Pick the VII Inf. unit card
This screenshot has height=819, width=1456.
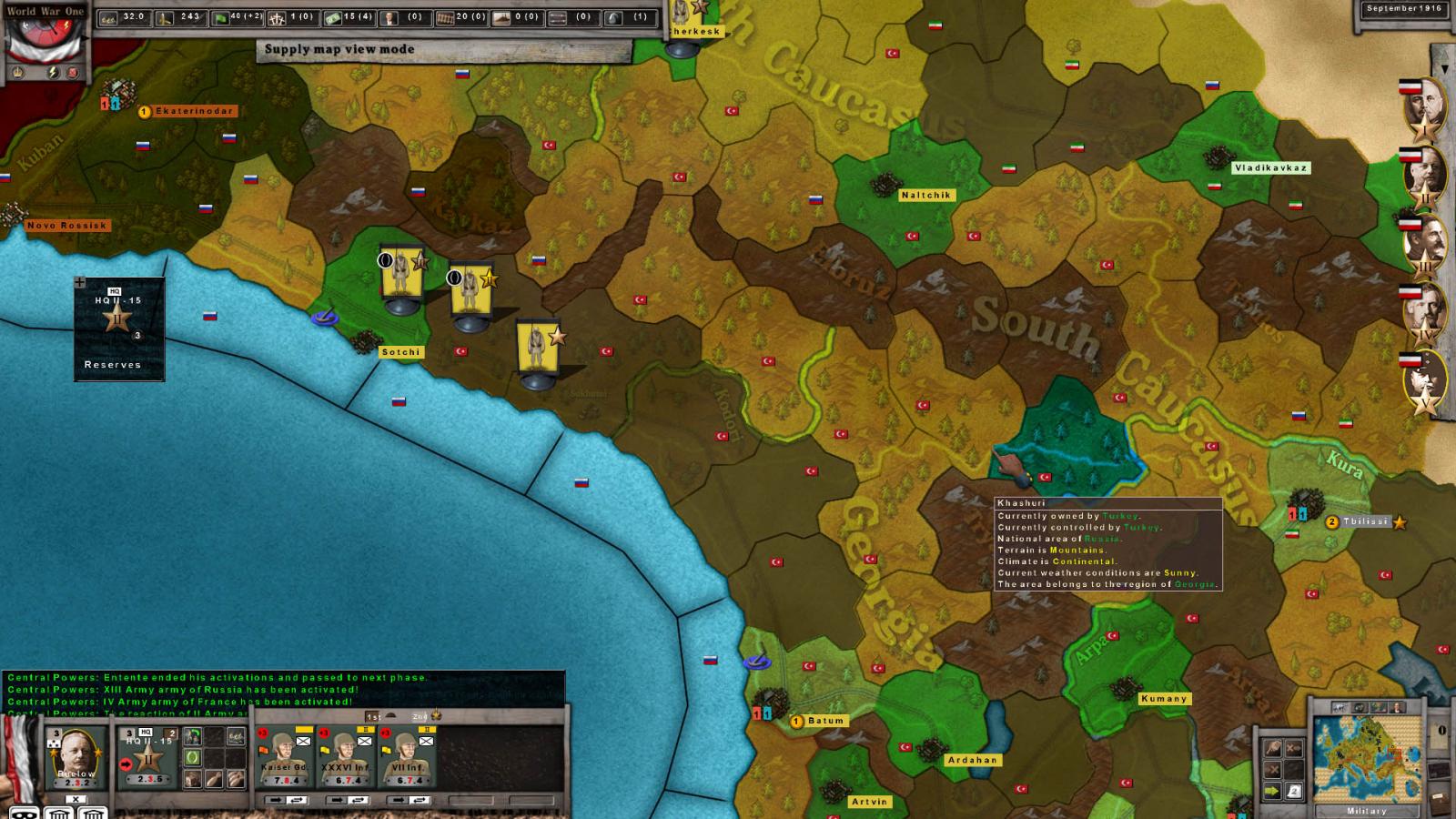click(405, 759)
